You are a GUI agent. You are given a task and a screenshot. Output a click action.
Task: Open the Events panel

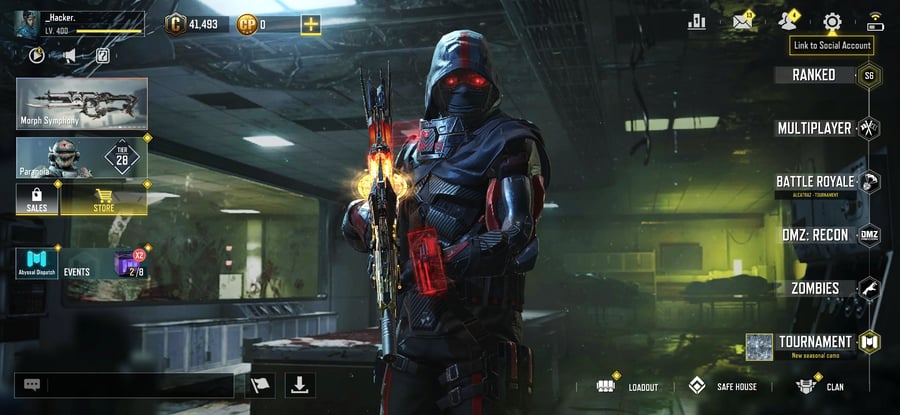tap(78, 264)
